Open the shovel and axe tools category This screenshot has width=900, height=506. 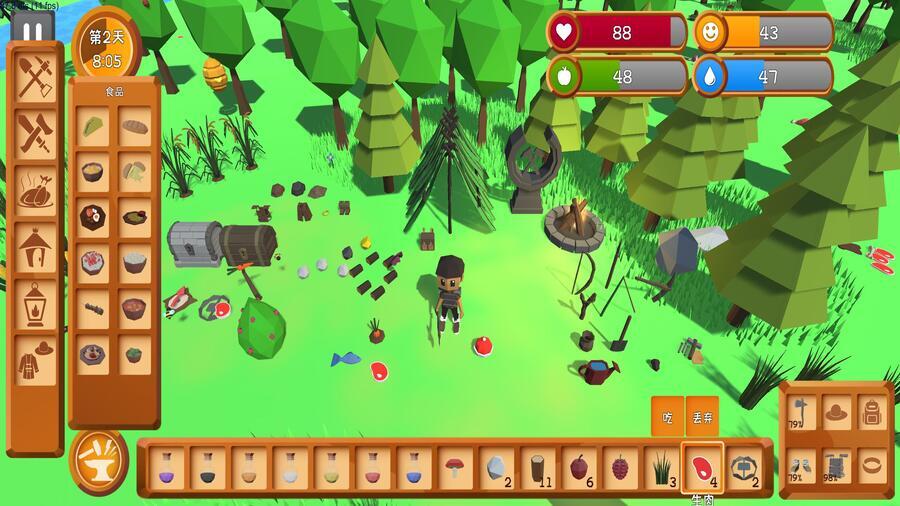click(x=36, y=75)
